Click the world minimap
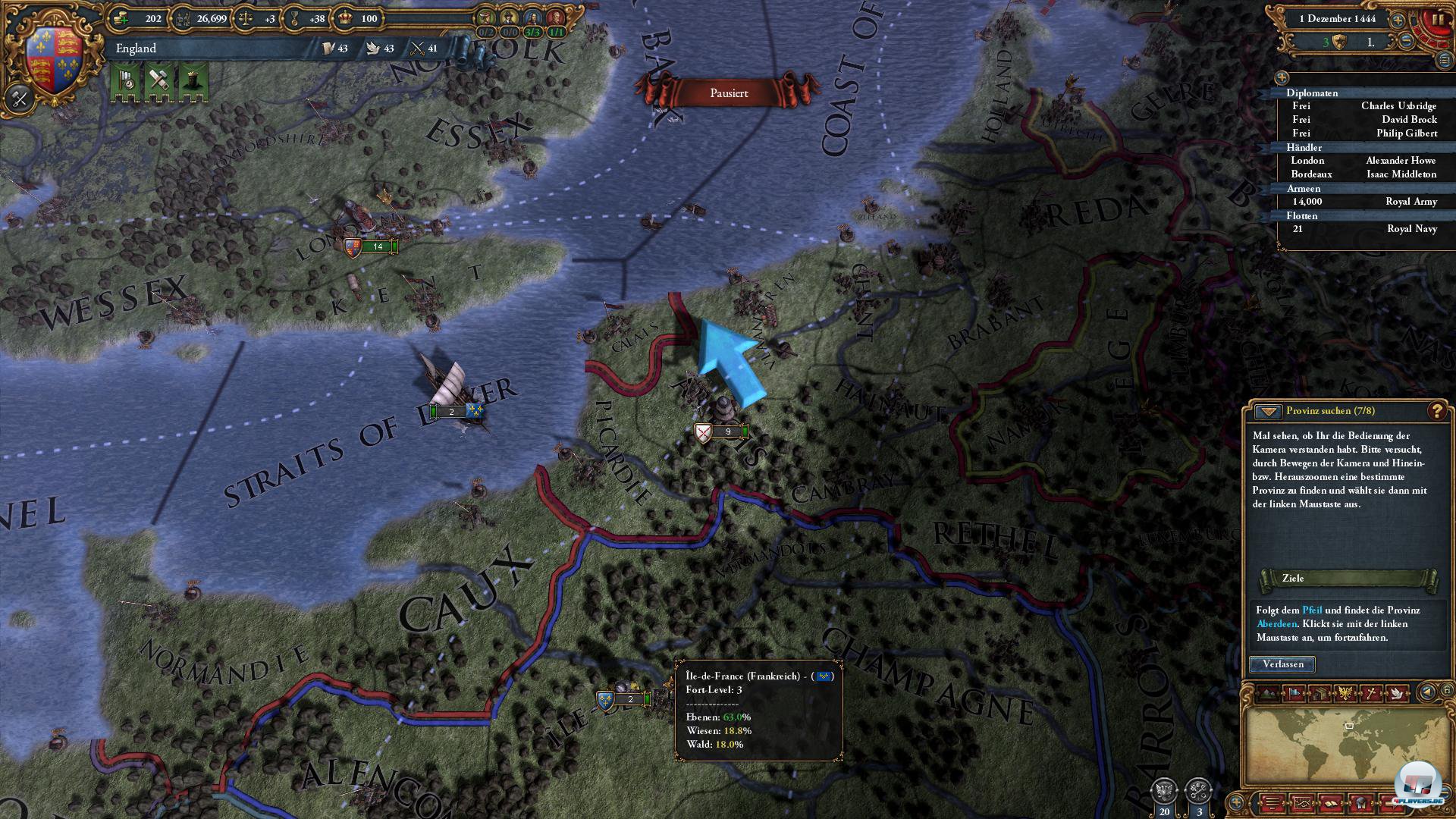 coord(1341,745)
